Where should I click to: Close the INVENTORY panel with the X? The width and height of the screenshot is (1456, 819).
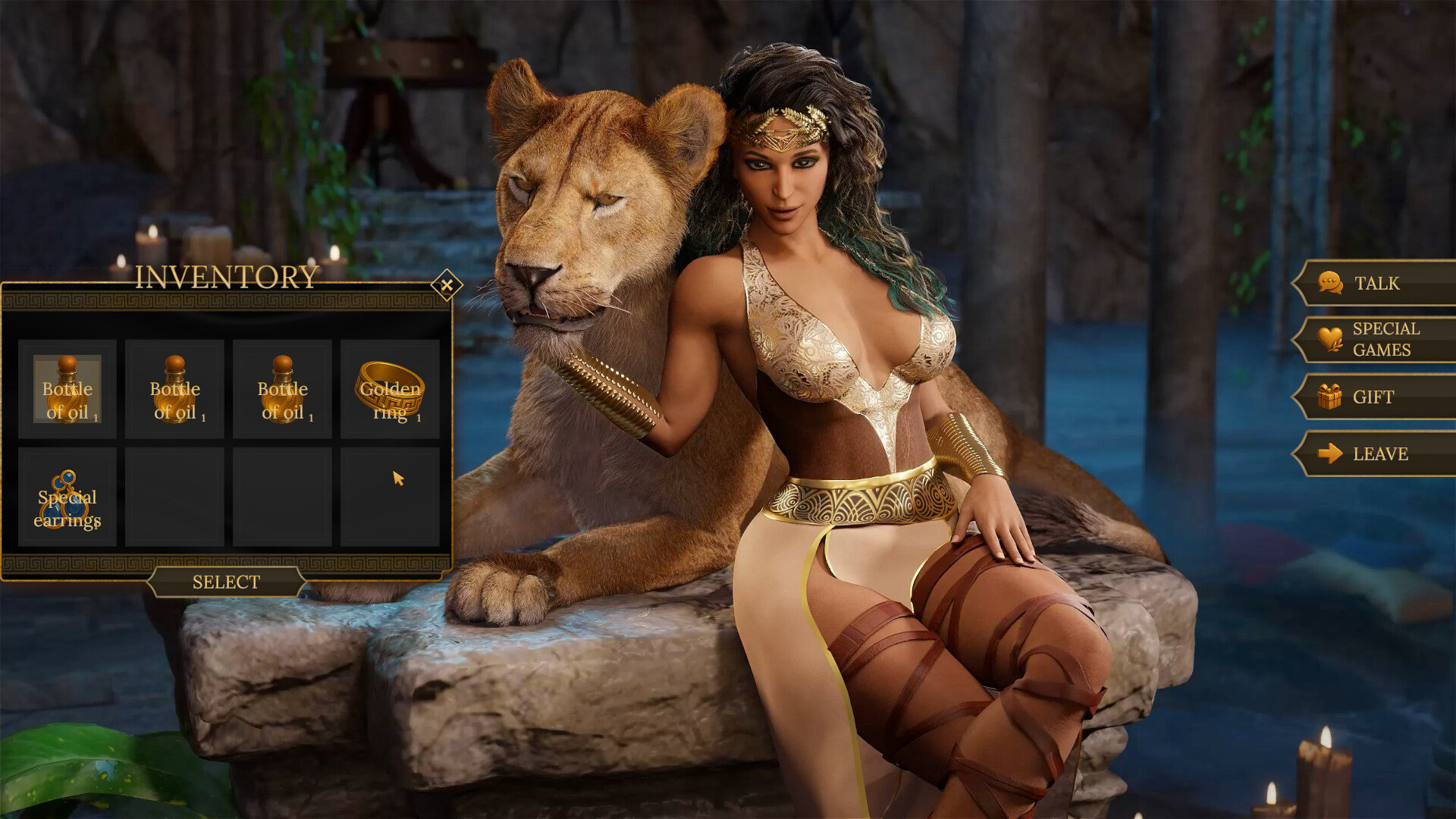[447, 284]
